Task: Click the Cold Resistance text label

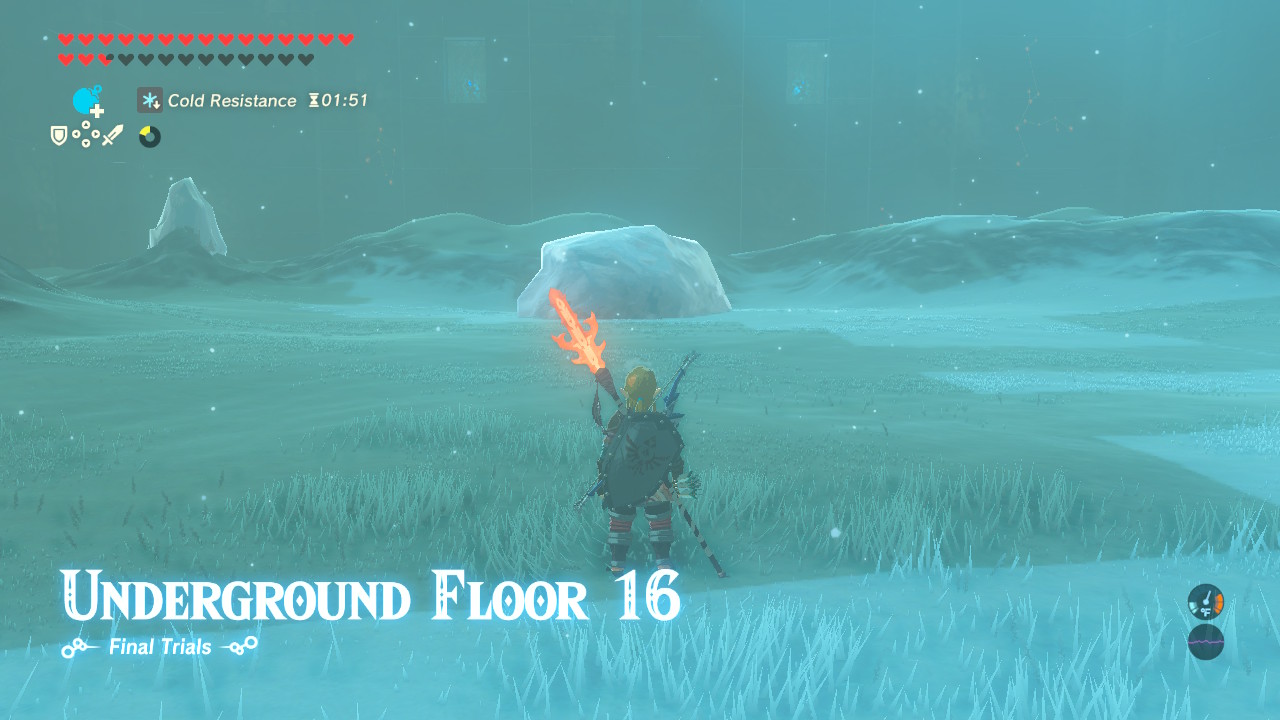Action: [230, 100]
